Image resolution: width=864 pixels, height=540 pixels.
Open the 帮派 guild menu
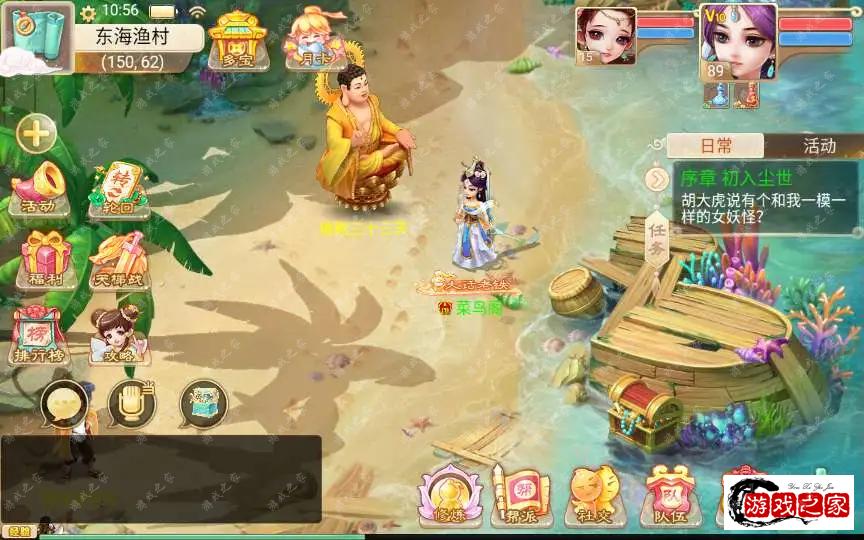point(521,494)
